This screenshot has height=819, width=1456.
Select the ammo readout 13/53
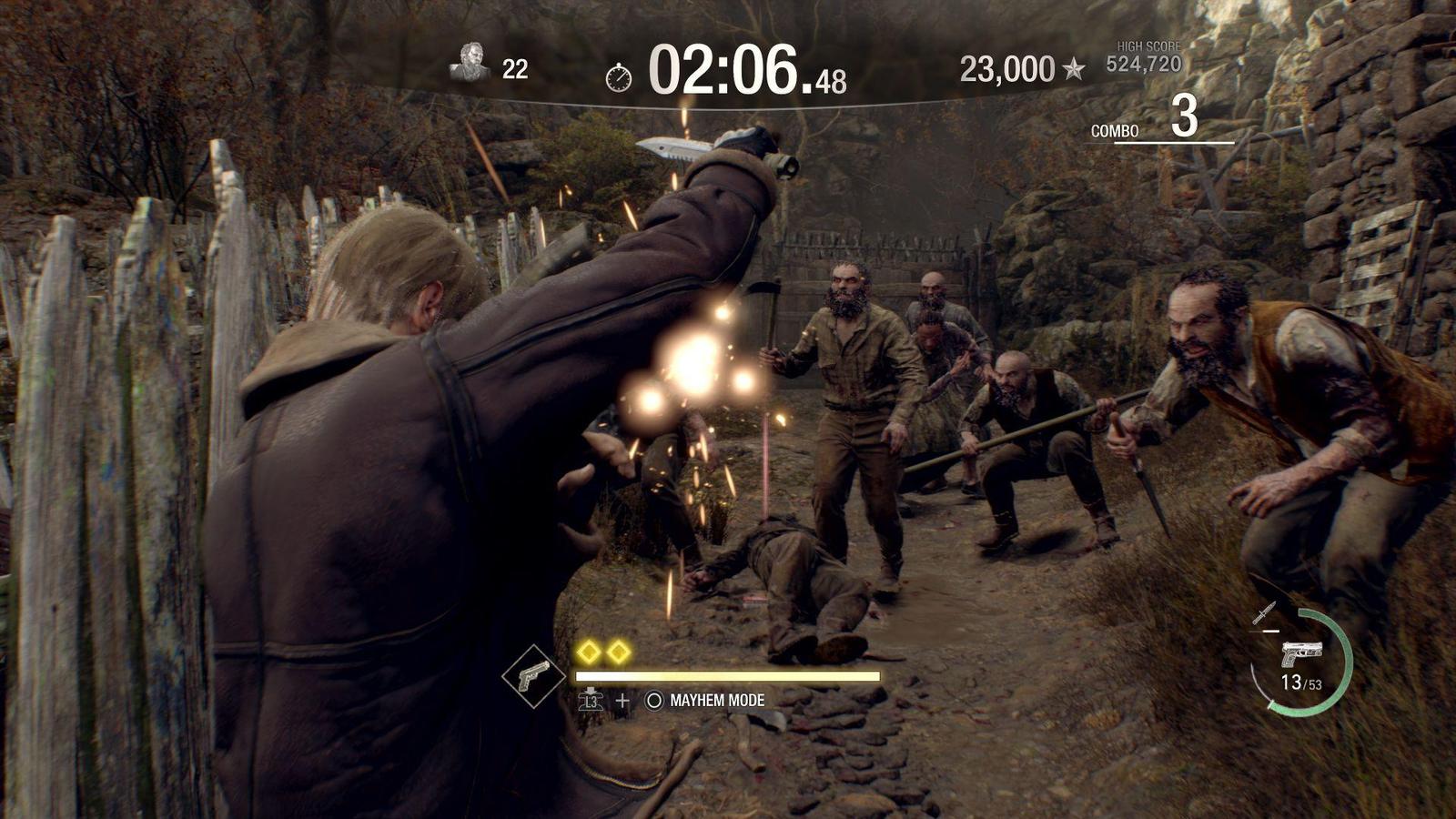(1302, 683)
